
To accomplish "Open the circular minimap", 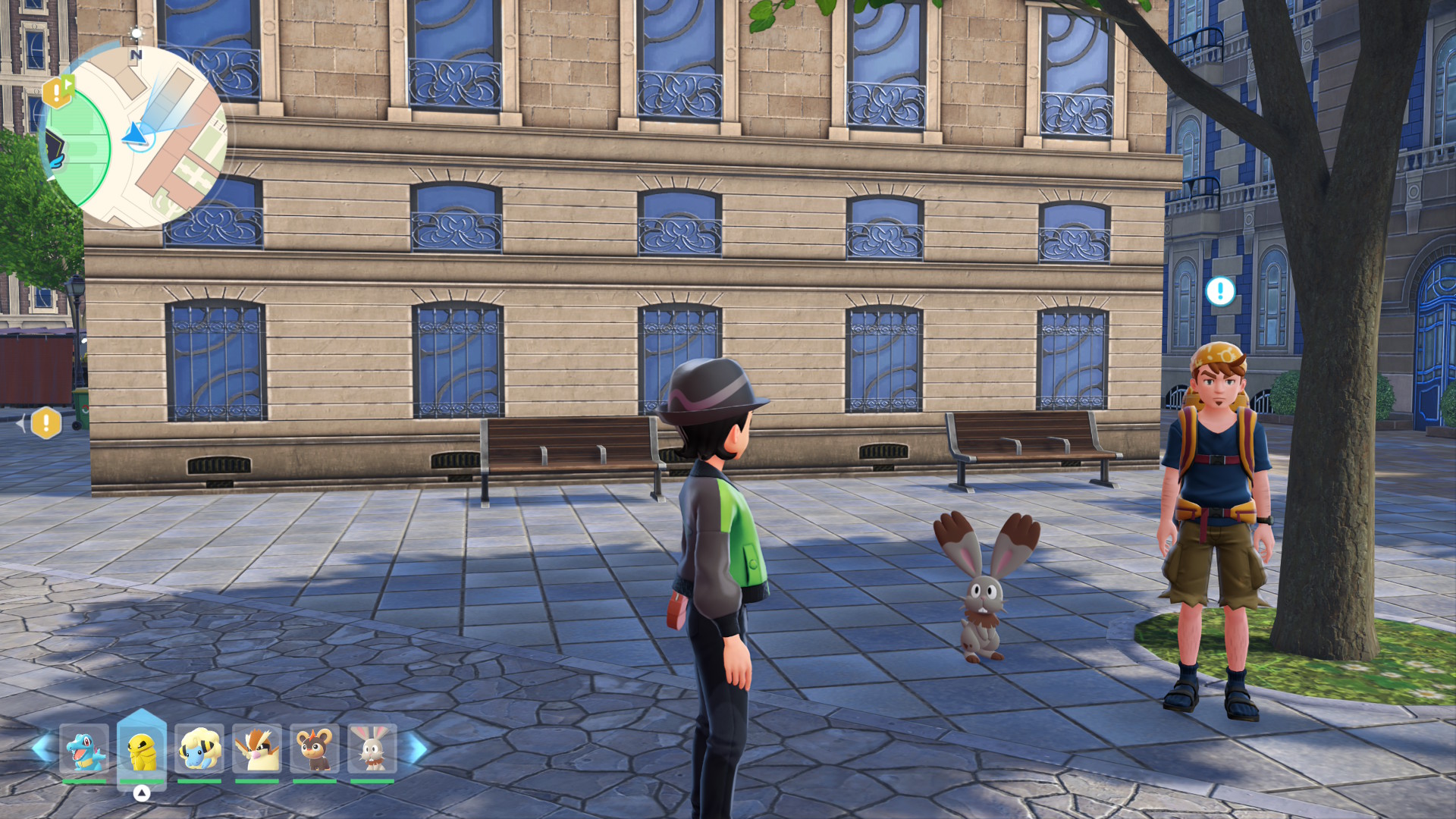I will coord(135,136).
